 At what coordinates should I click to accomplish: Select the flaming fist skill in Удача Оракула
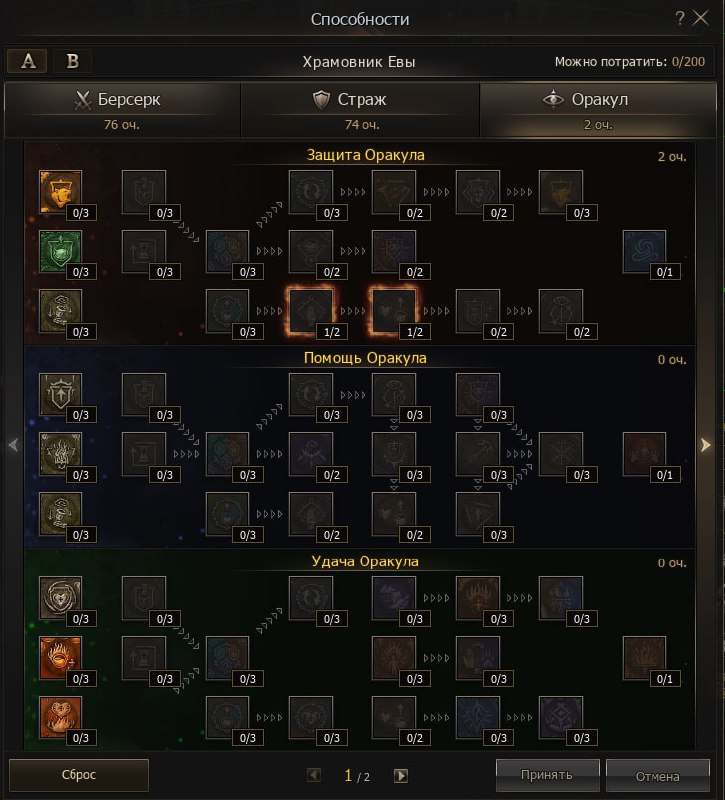click(x=60, y=656)
